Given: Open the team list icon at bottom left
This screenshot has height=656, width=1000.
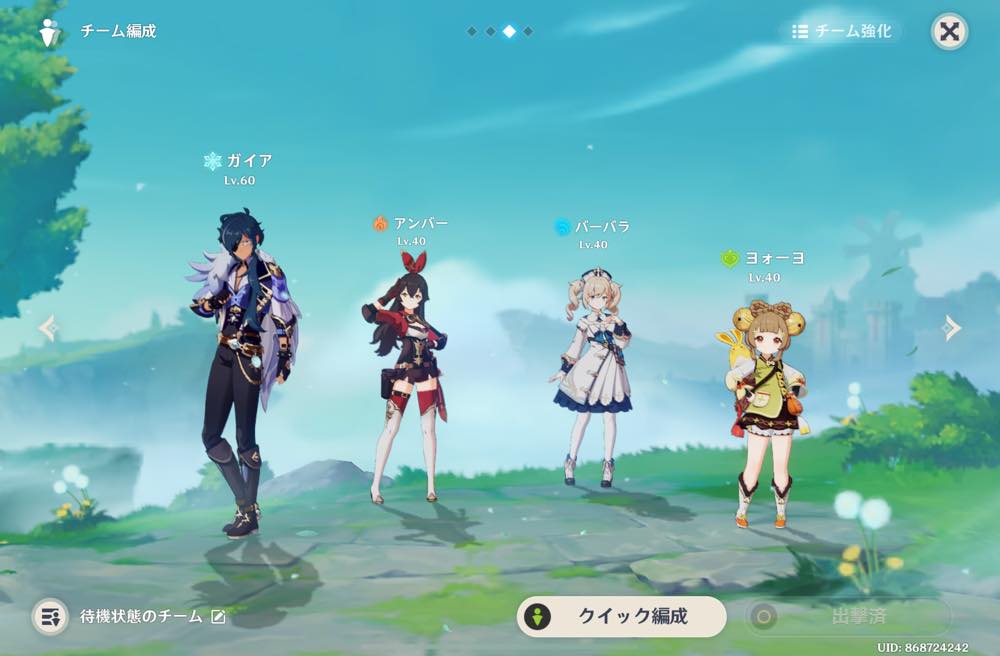Looking at the screenshot, I should [49, 616].
